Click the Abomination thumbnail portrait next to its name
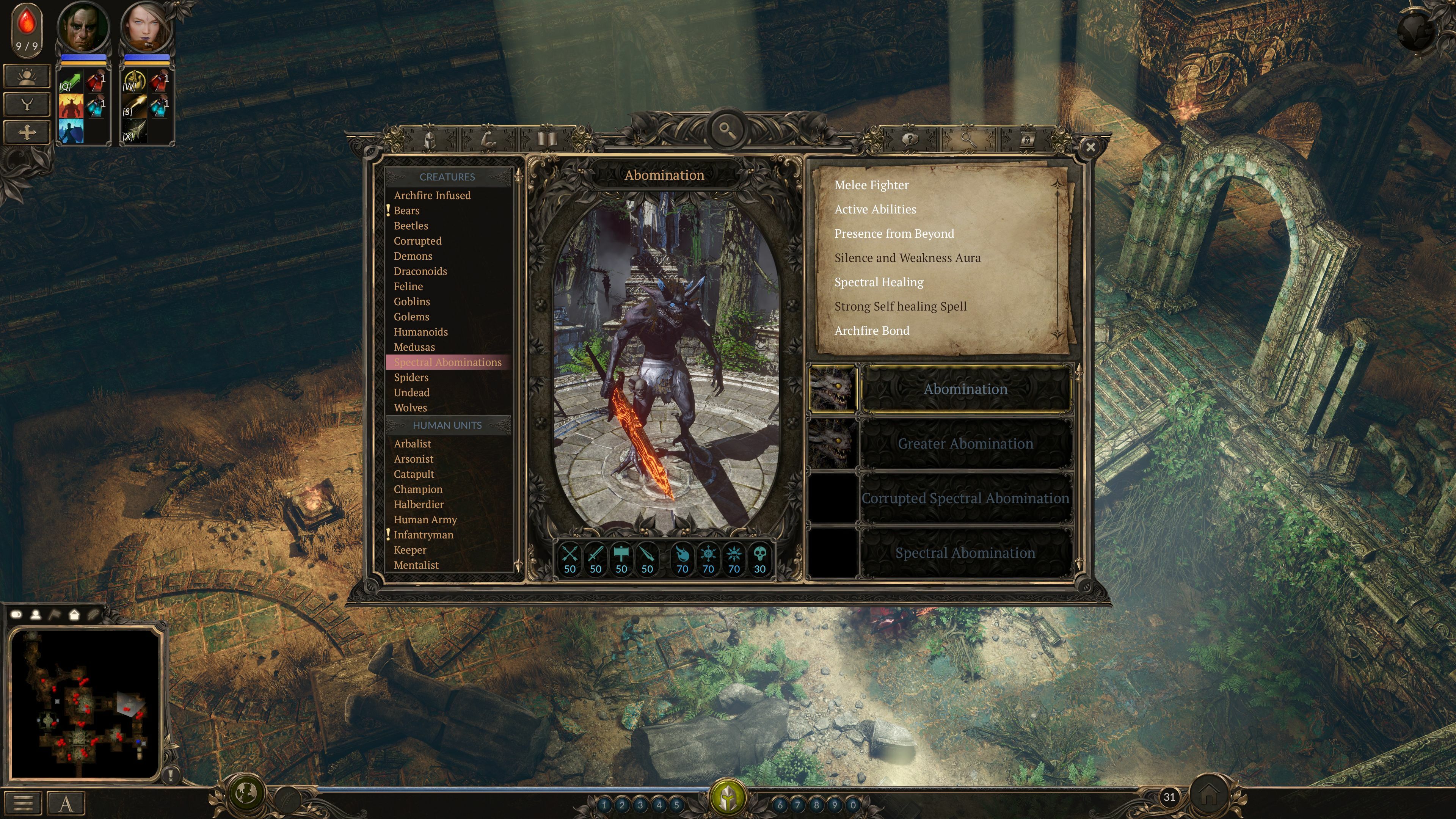Image resolution: width=1456 pixels, height=819 pixels. [834, 389]
